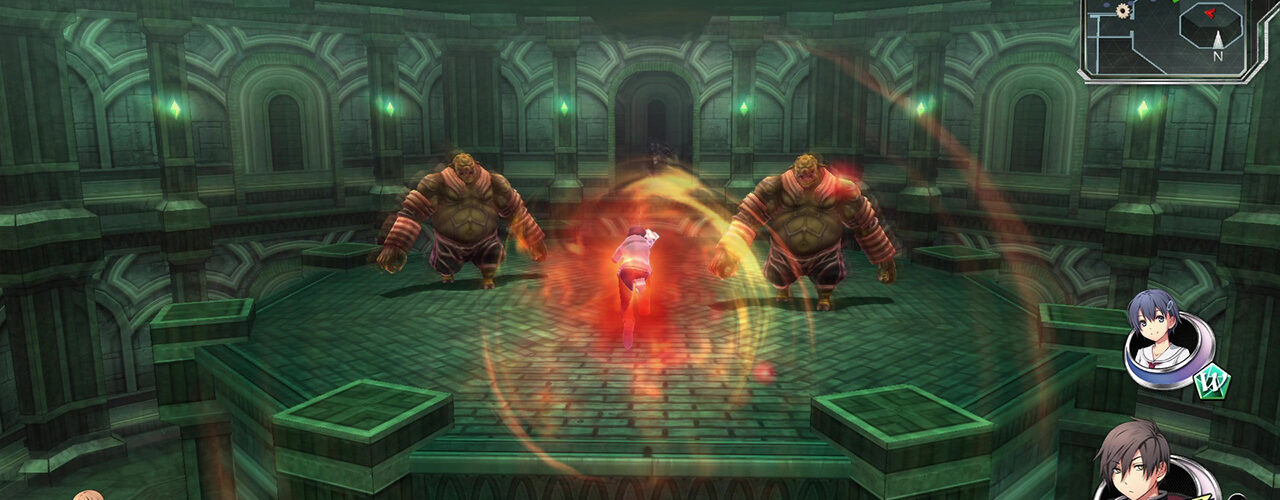Viewport: 1280px width, 500px height.
Task: Click the red player arrow on the minimap
Action: [x=1211, y=13]
